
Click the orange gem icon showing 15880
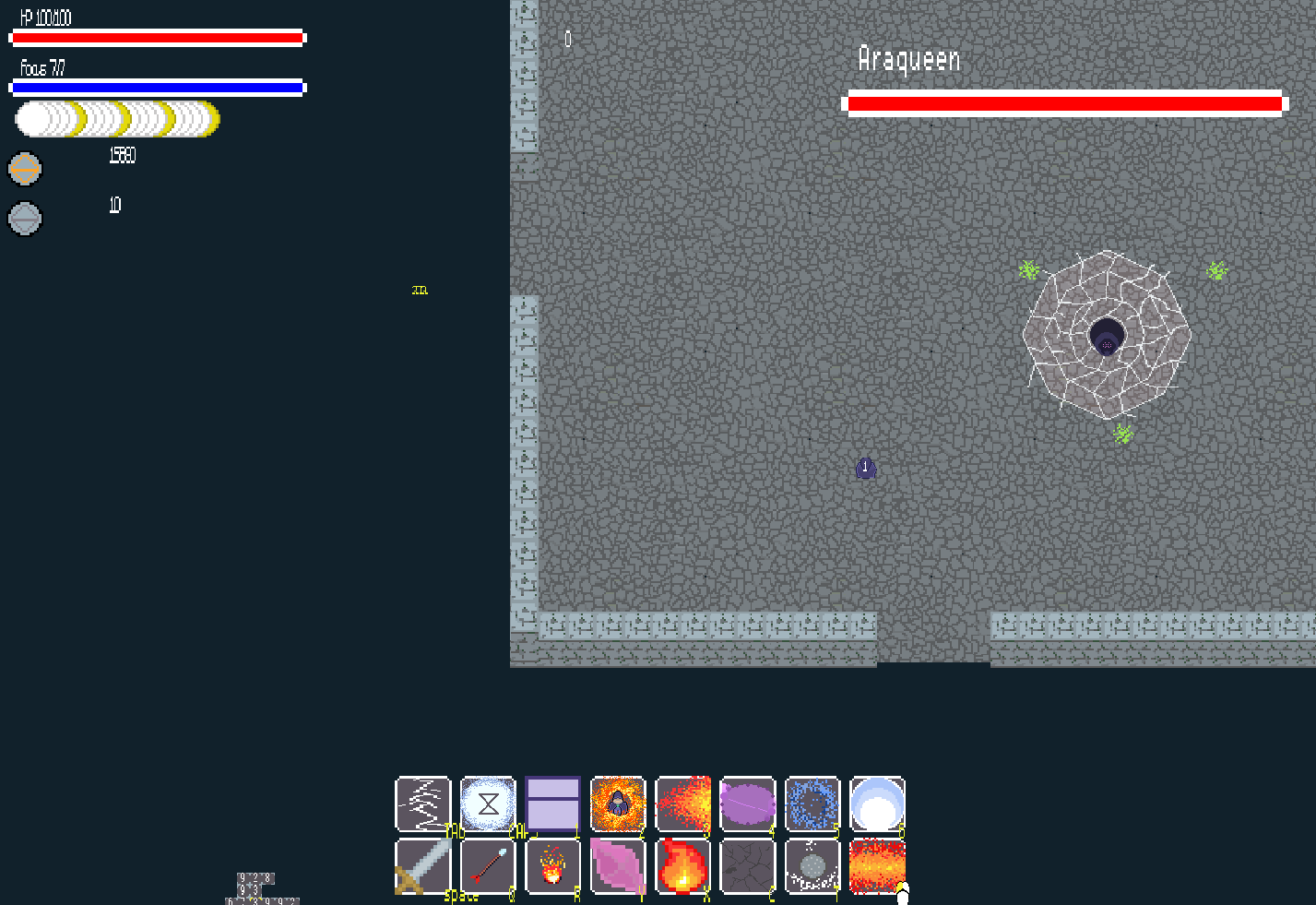[25, 169]
